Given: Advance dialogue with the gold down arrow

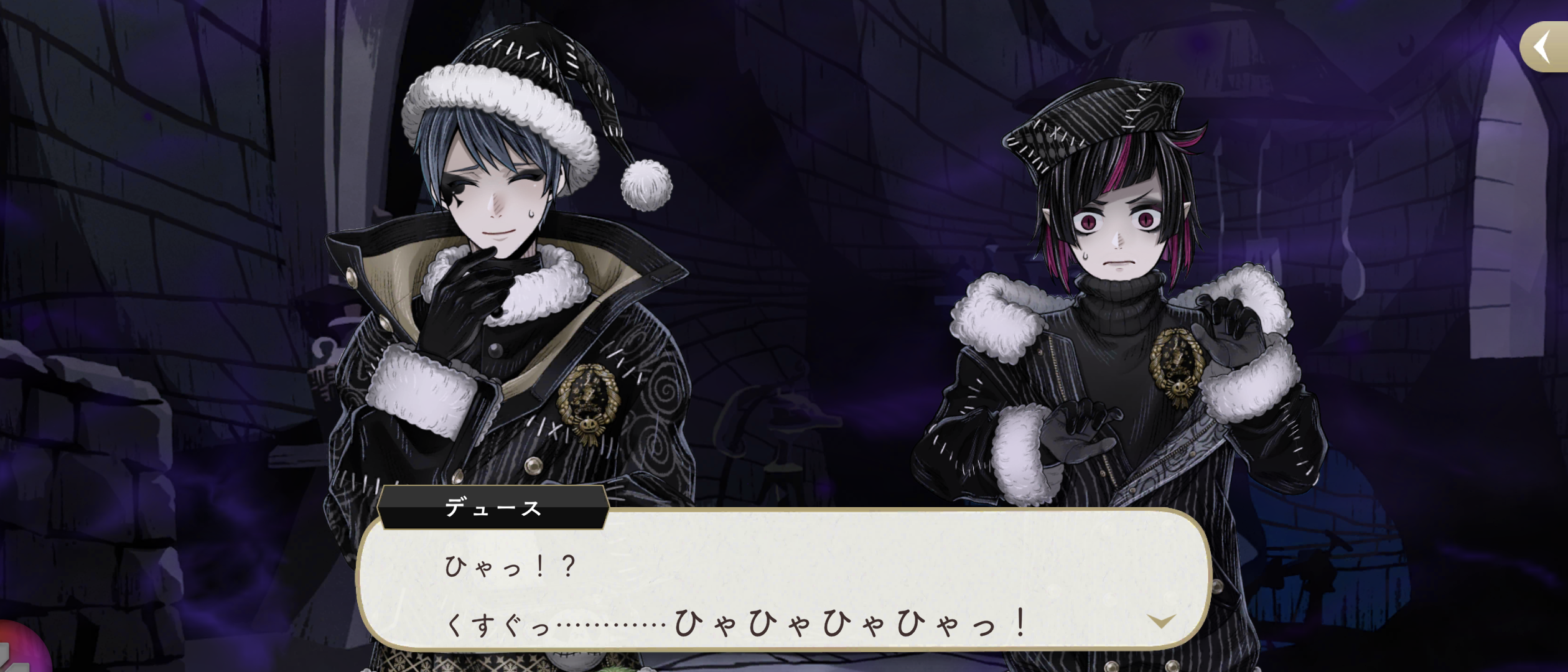Looking at the screenshot, I should [1161, 621].
